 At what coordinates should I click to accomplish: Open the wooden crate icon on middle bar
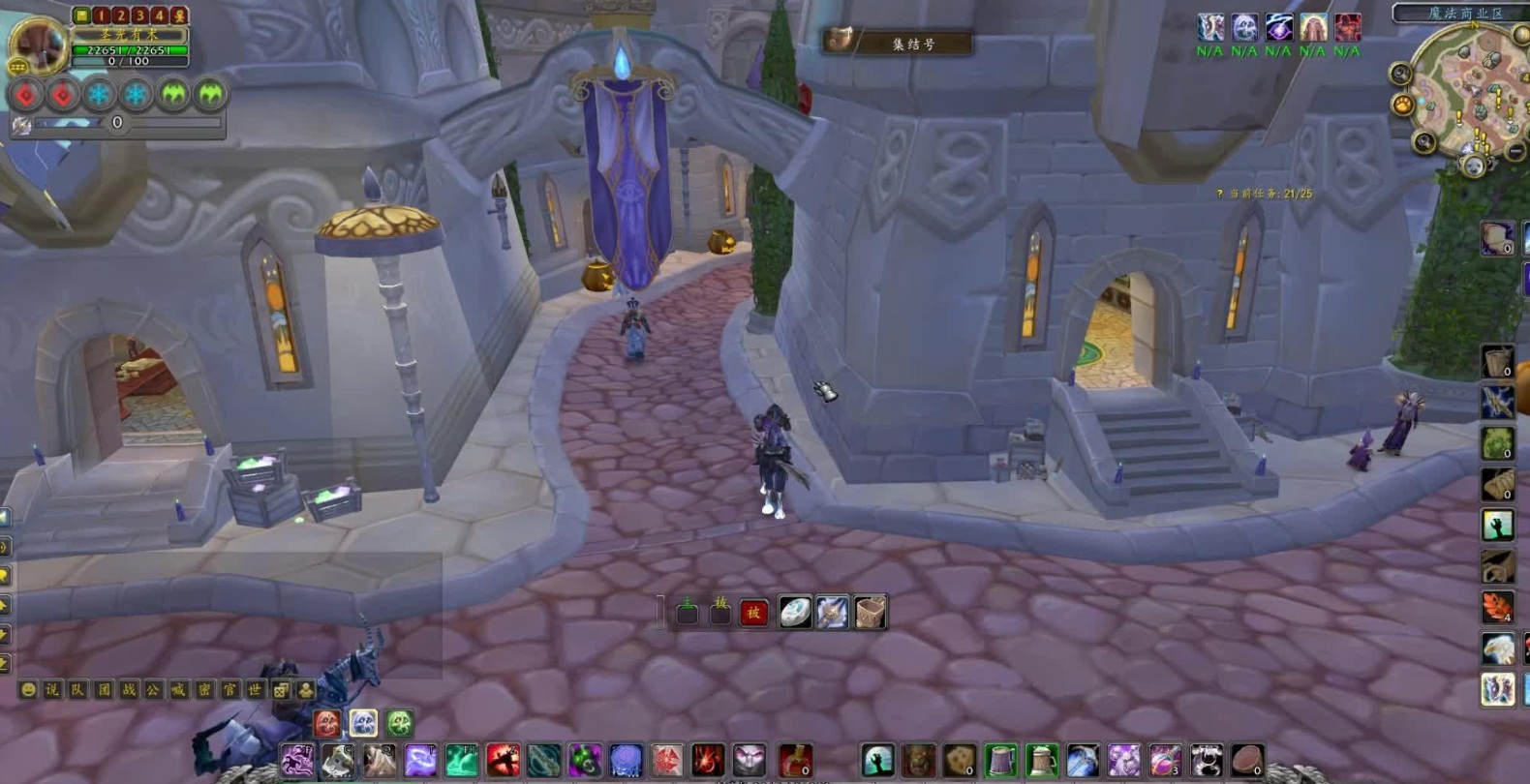pyautogui.click(x=870, y=613)
